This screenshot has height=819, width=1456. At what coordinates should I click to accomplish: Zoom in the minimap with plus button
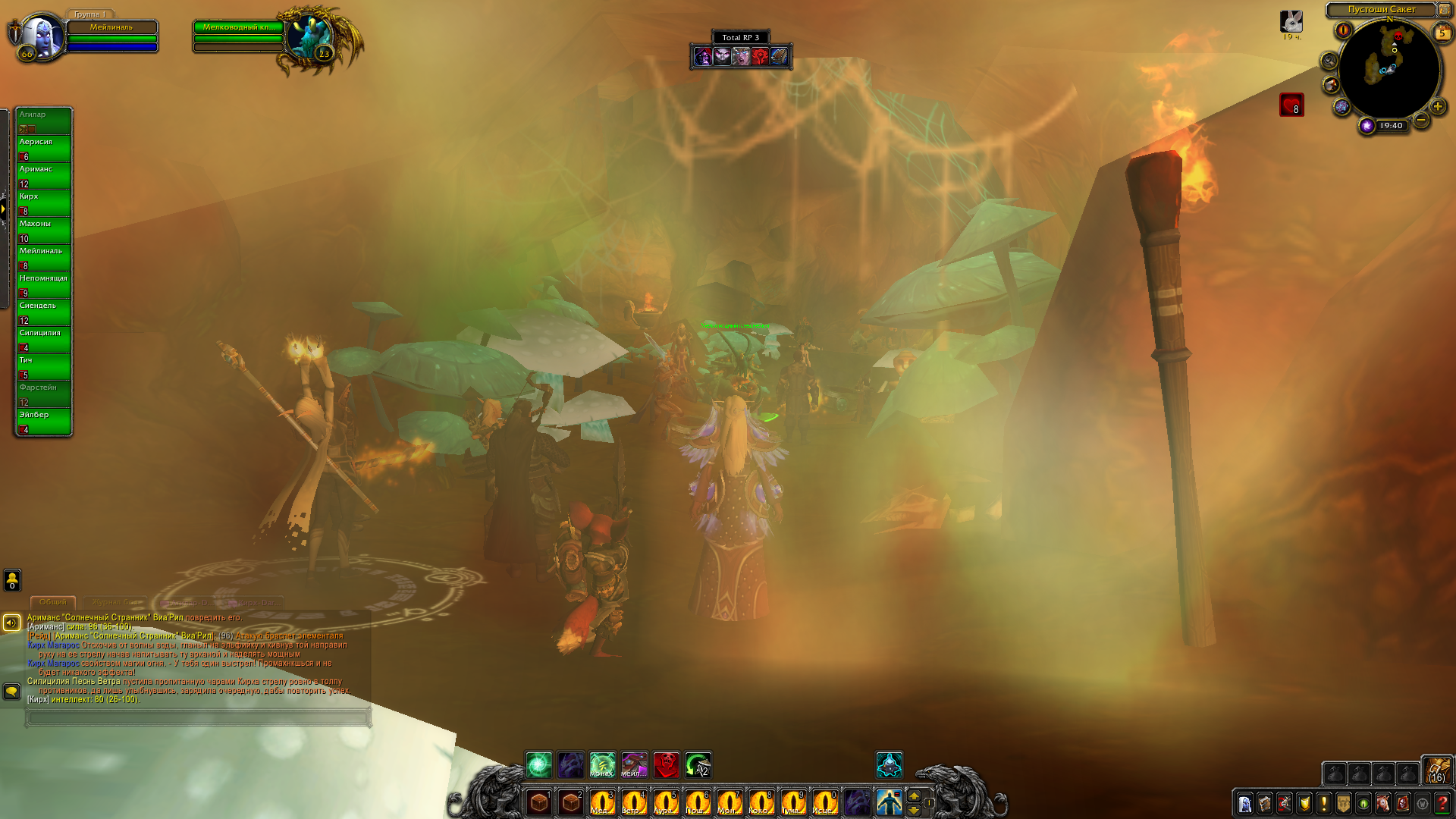(1437, 107)
